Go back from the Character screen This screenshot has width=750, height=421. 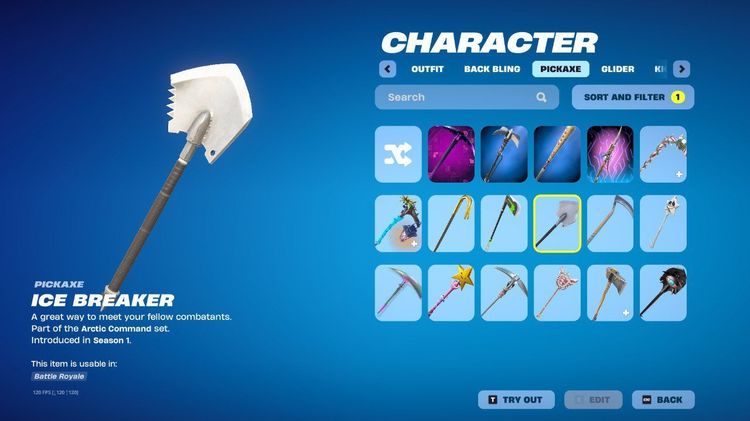[663, 400]
